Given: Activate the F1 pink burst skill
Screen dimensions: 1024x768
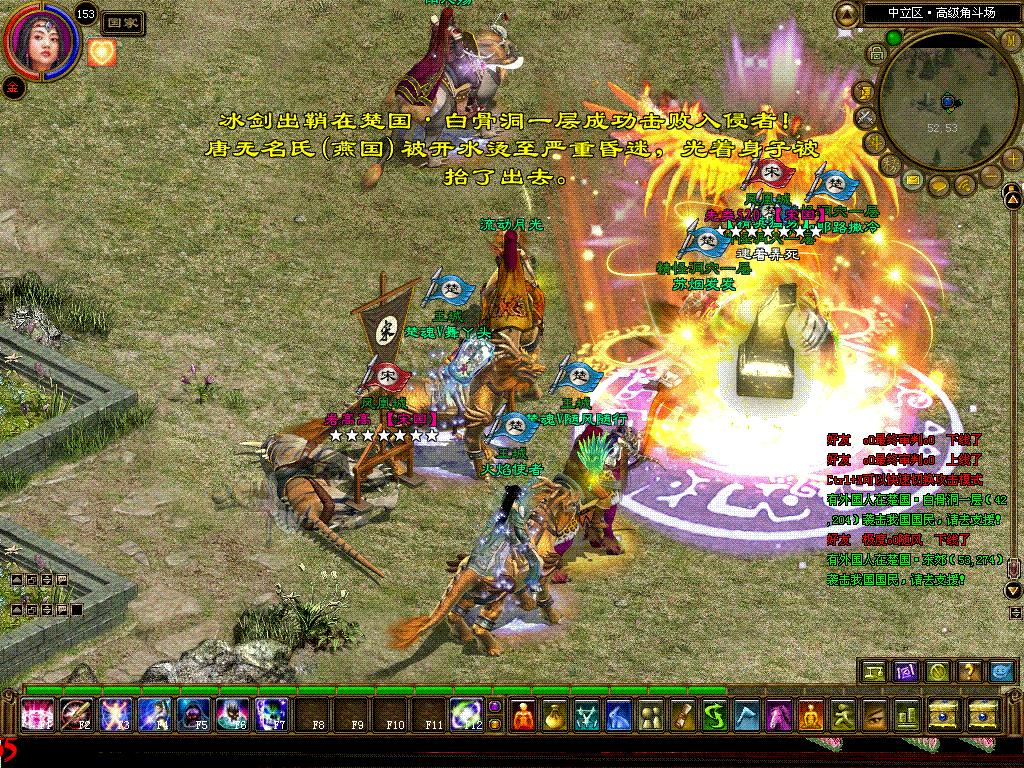Looking at the screenshot, I should pos(39,716).
